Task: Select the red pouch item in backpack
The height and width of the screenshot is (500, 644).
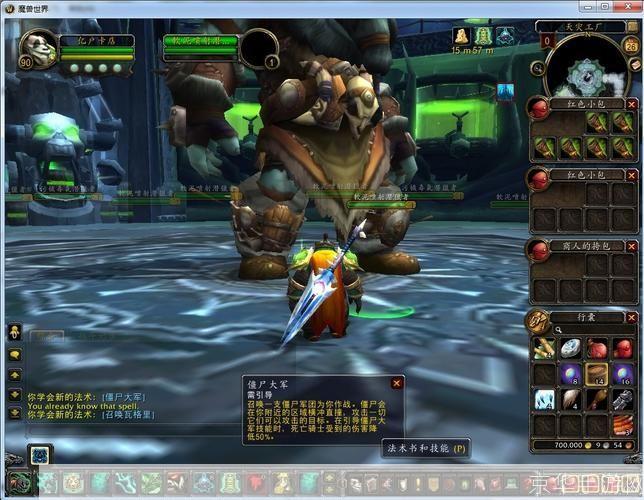Action: 598,349
